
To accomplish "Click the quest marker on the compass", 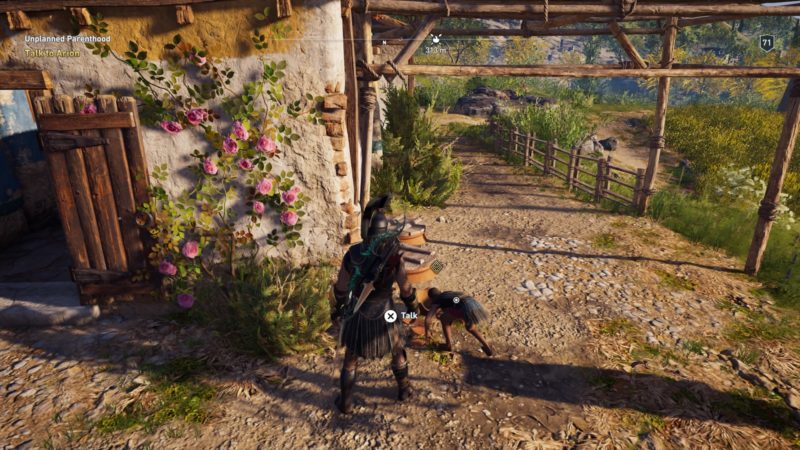I will click(x=435, y=38).
